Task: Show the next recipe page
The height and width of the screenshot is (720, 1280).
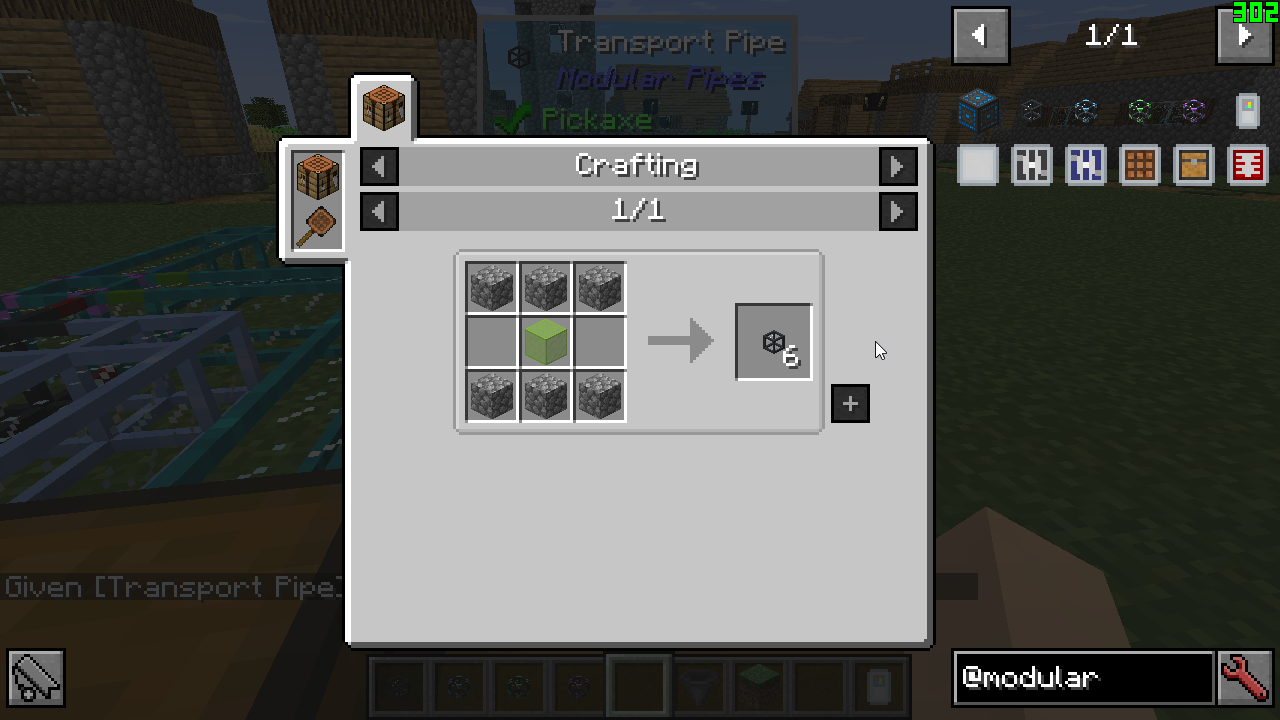Action: coord(897,211)
